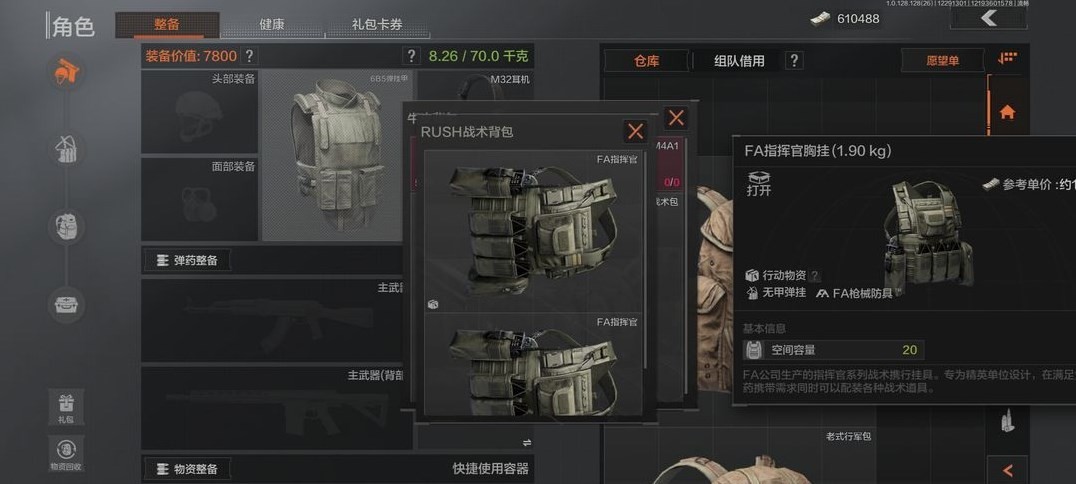Select the empty 面部装备 mask slot

[x=200, y=198]
